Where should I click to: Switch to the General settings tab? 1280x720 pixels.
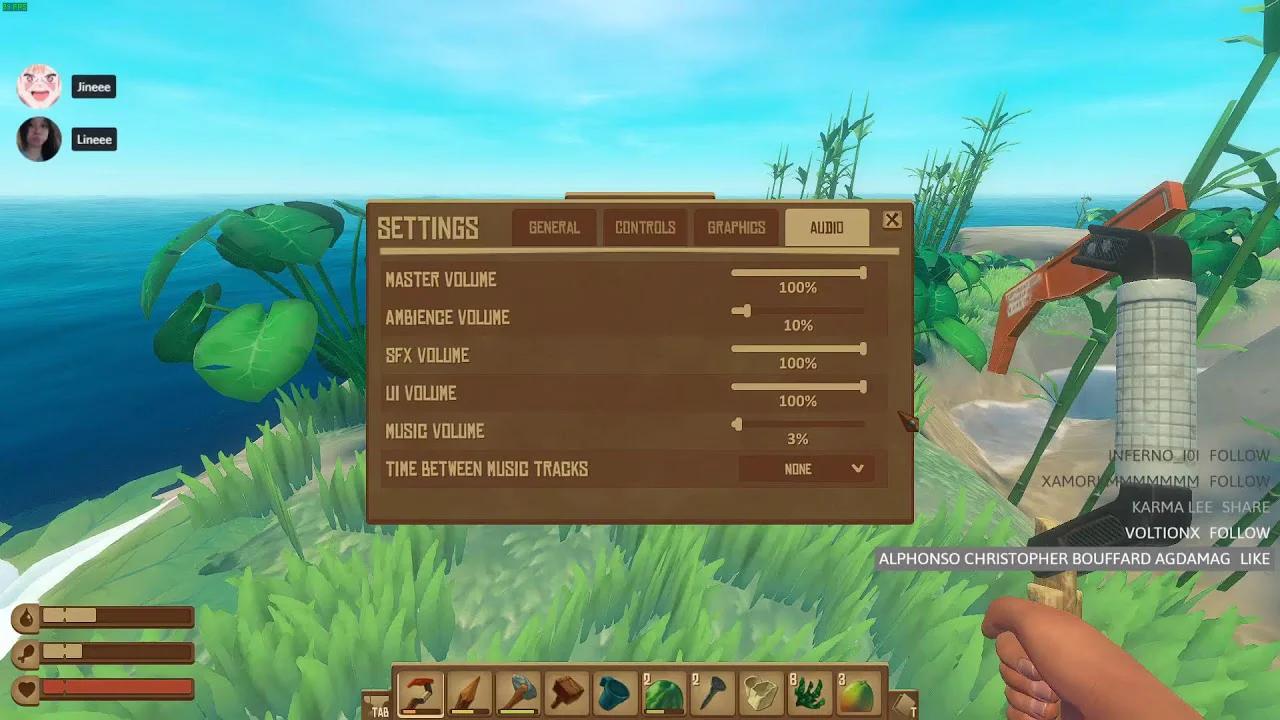click(x=553, y=227)
